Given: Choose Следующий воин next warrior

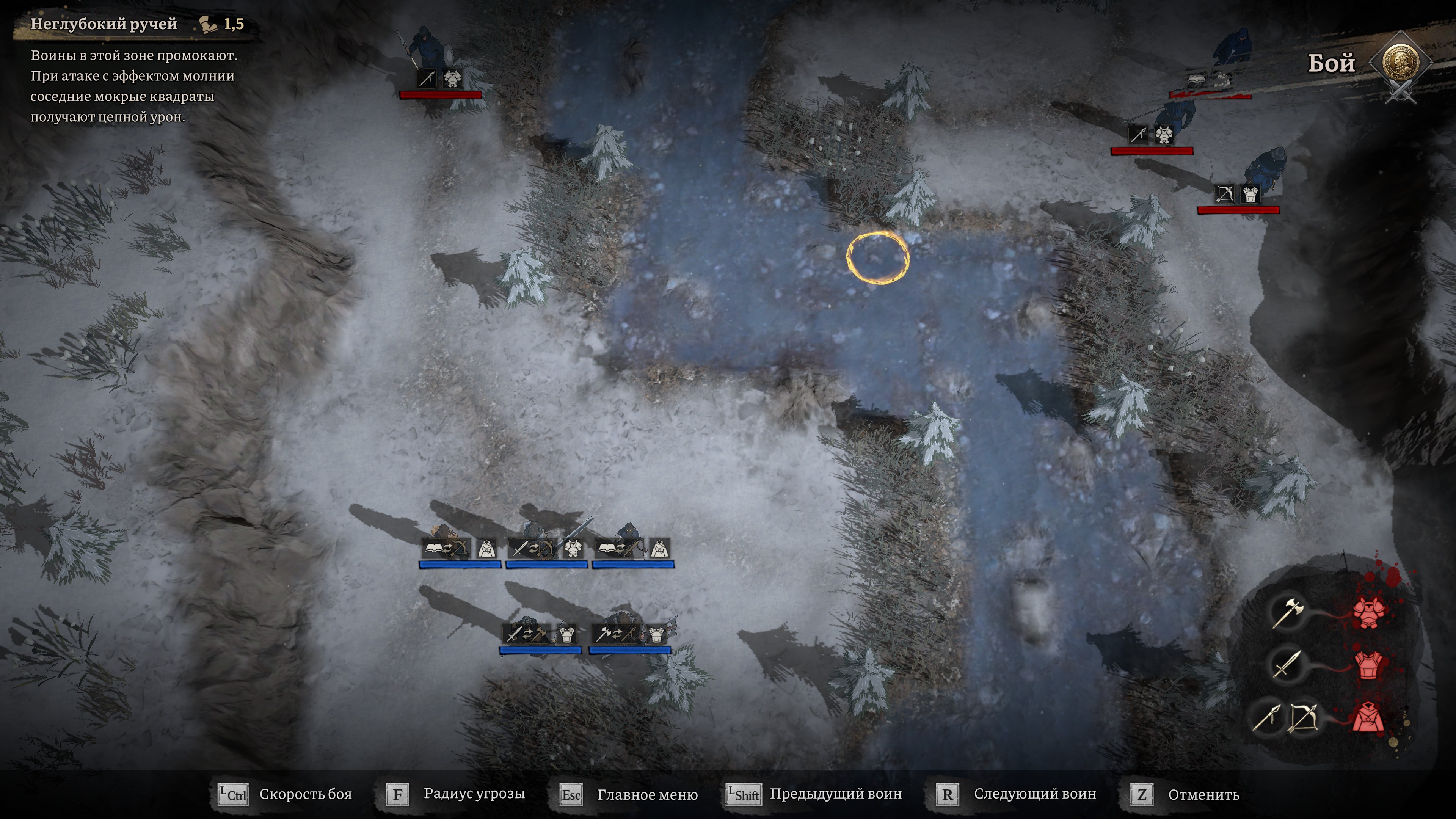Looking at the screenshot, I should click(x=1034, y=794).
